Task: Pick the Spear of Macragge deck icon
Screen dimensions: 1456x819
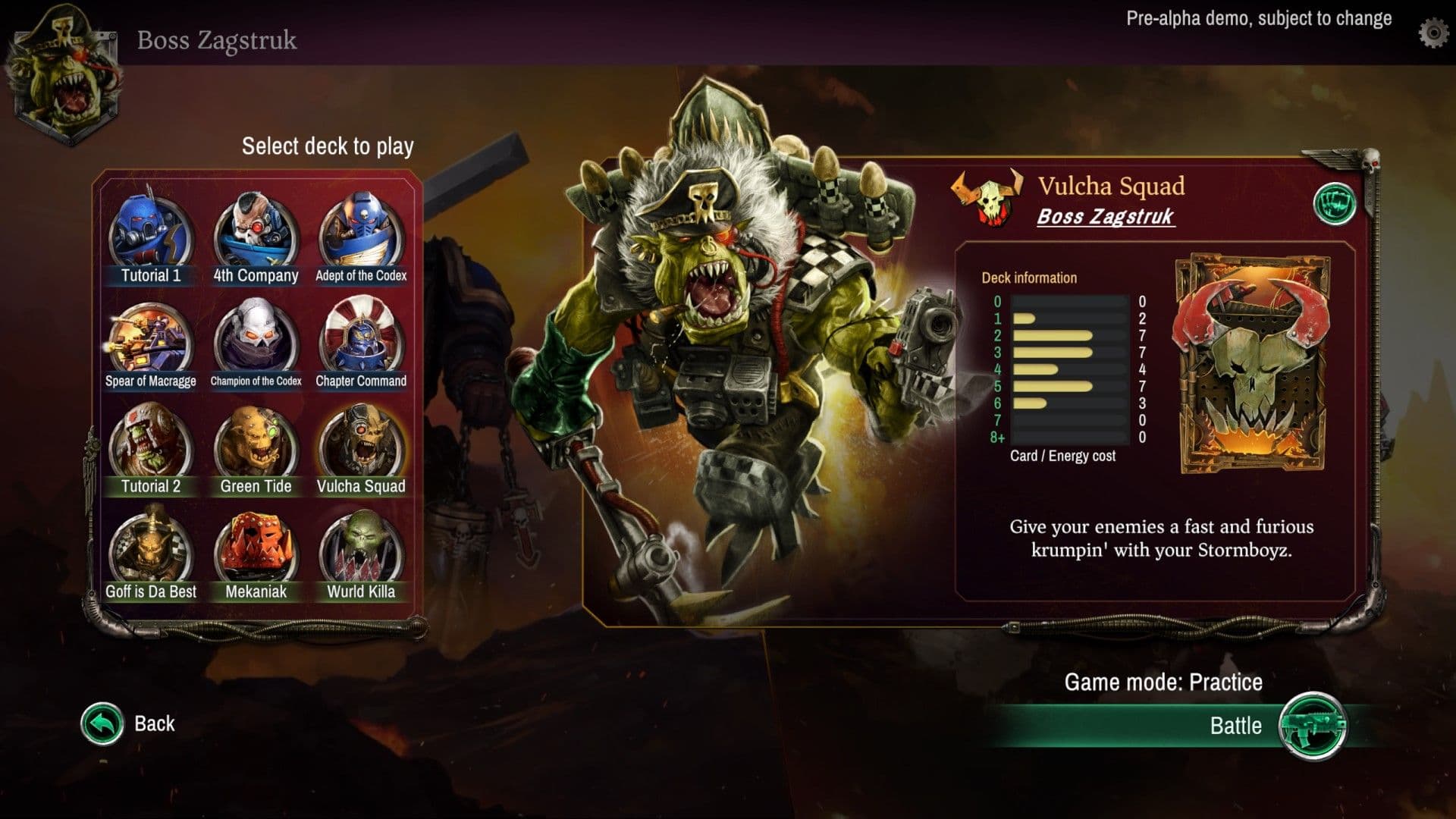Action: coord(149,341)
